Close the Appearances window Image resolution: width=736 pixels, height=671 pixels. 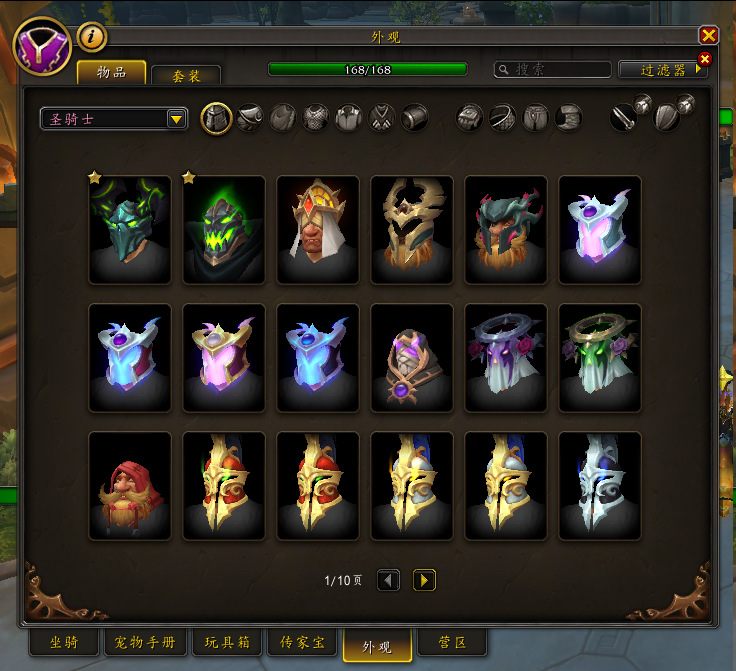pos(709,35)
